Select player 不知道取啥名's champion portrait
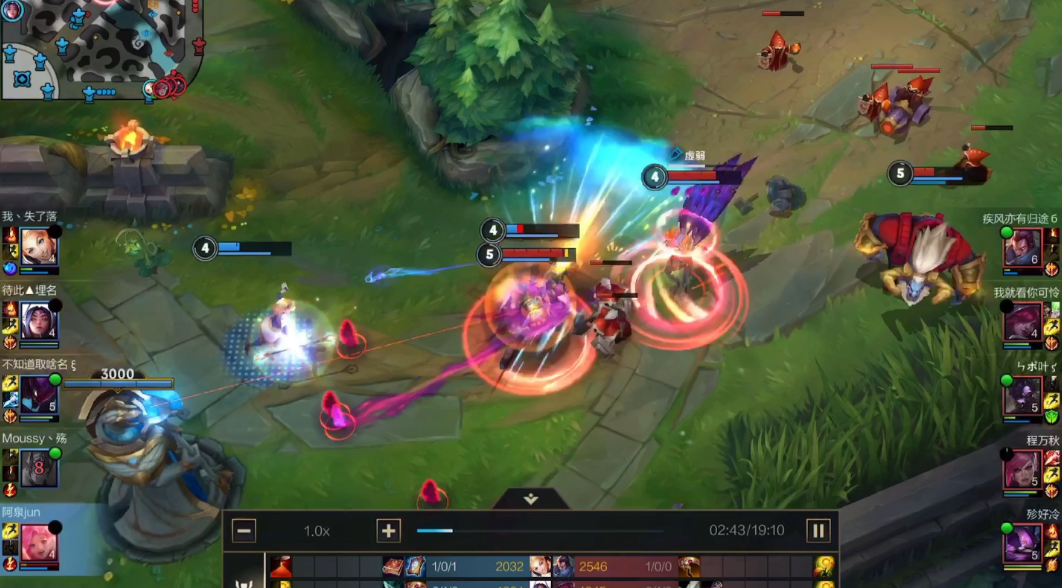This screenshot has width=1062, height=588. tap(39, 394)
